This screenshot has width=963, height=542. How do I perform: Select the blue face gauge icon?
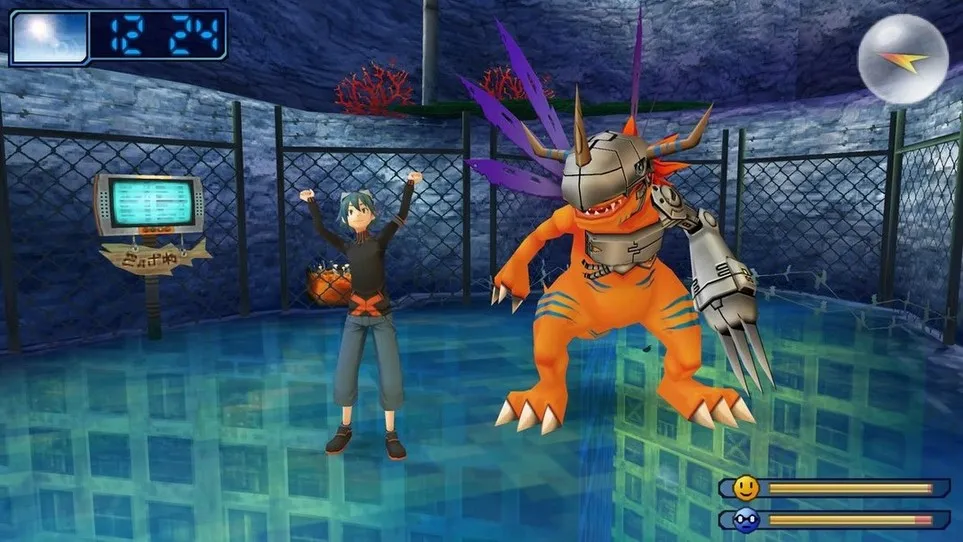[x=745, y=519]
